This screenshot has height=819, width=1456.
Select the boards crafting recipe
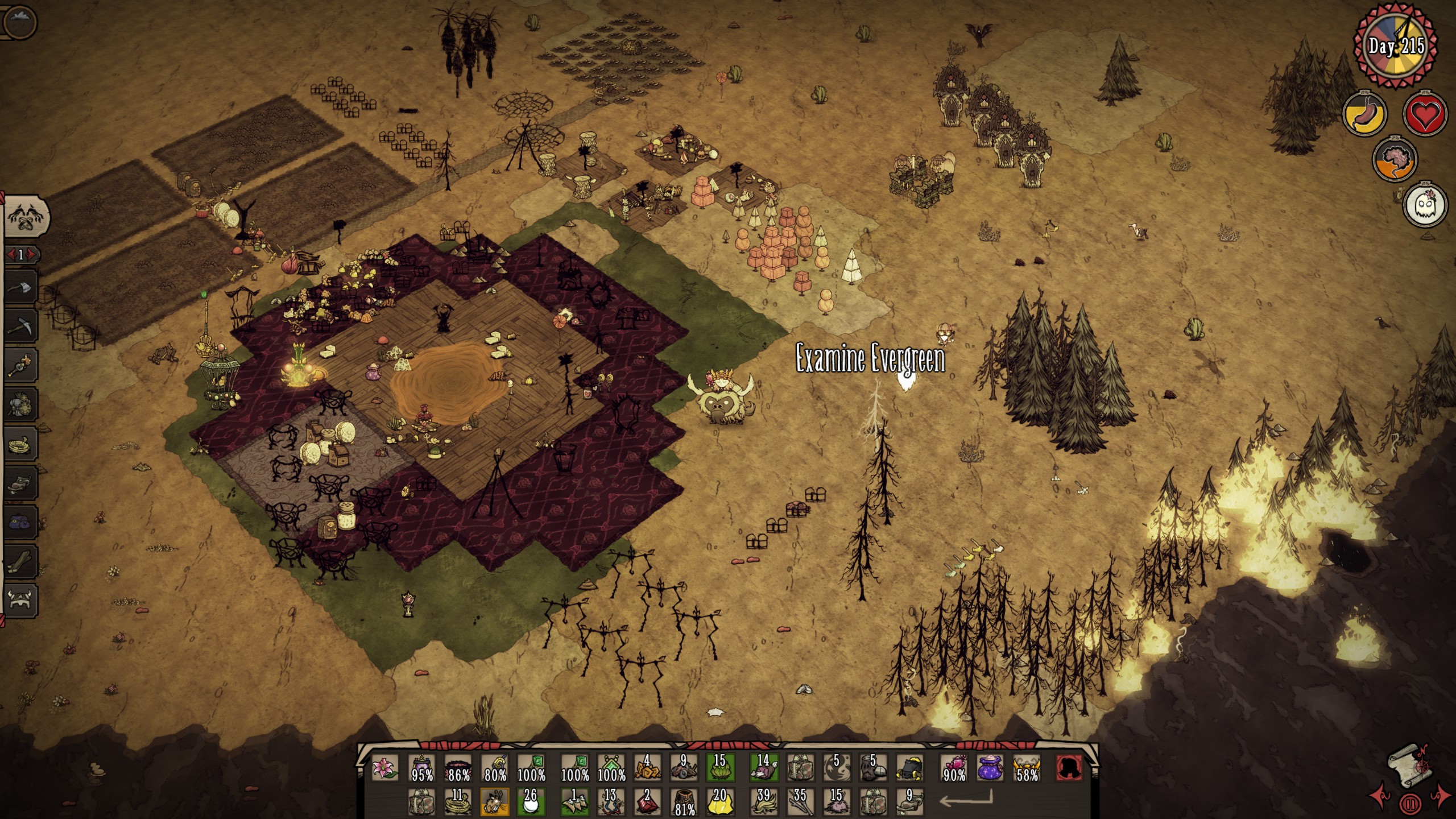coord(20,561)
